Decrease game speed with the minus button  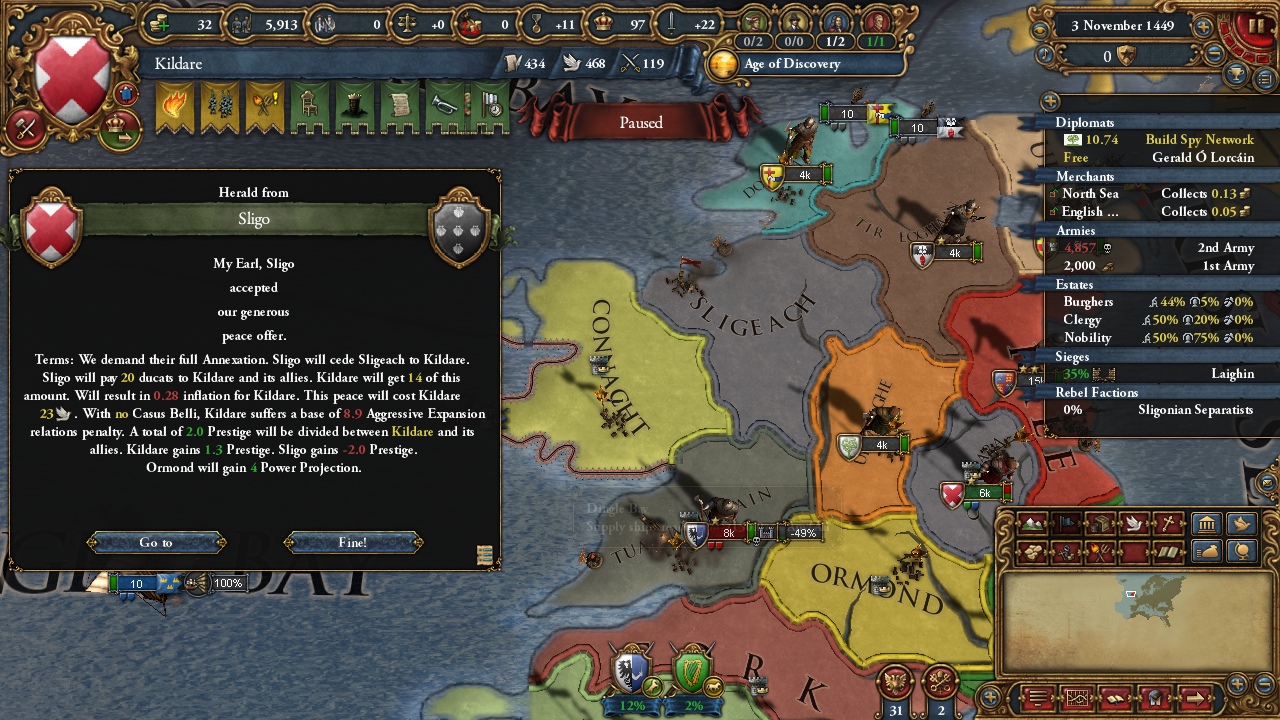coord(1215,56)
